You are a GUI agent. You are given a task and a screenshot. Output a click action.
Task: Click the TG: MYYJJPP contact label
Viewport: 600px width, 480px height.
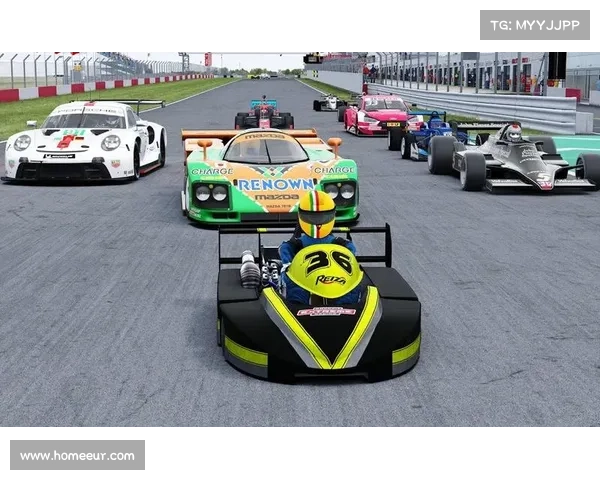point(535,24)
